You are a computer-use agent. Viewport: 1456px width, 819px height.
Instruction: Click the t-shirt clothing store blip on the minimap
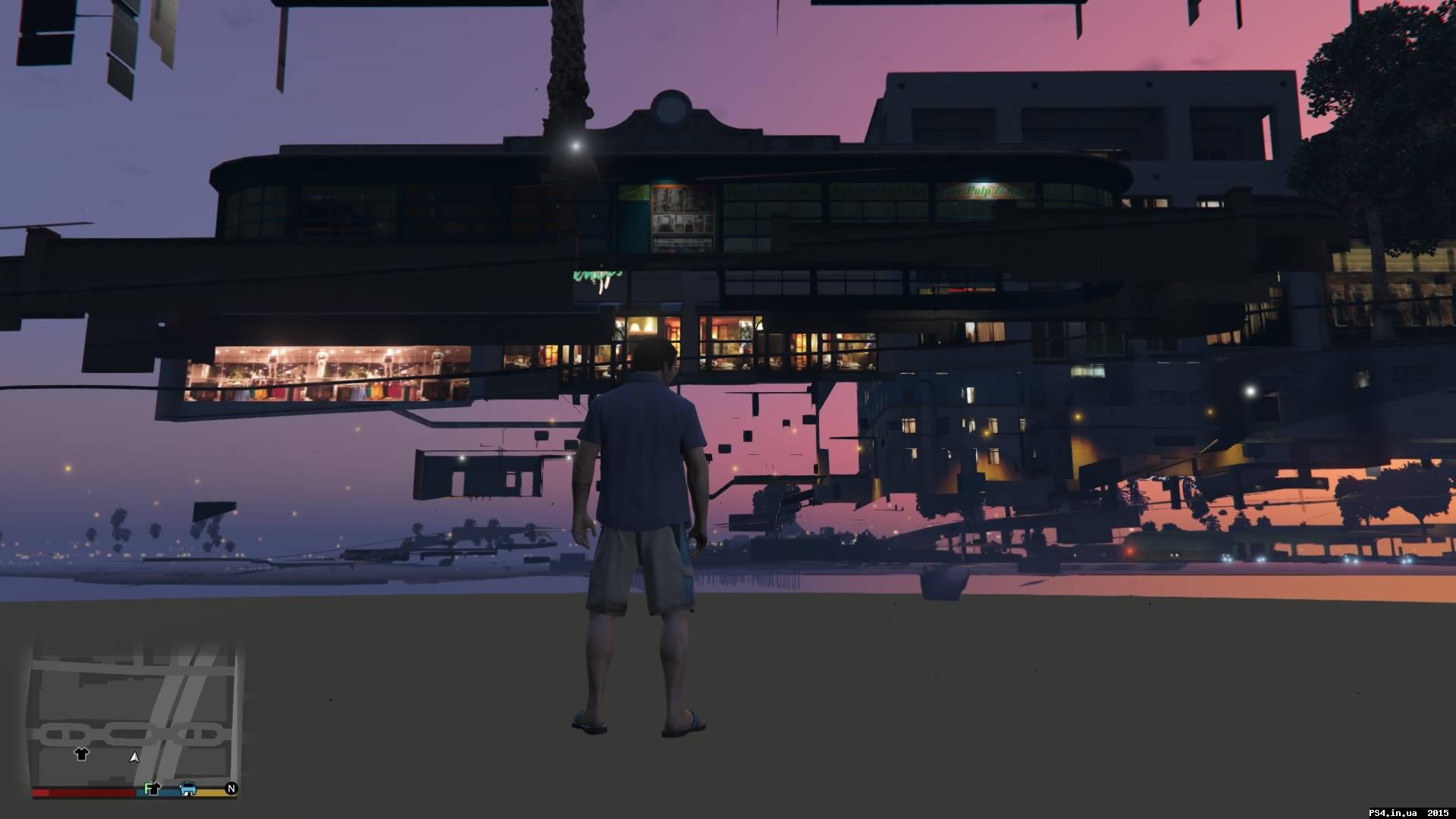[x=81, y=755]
